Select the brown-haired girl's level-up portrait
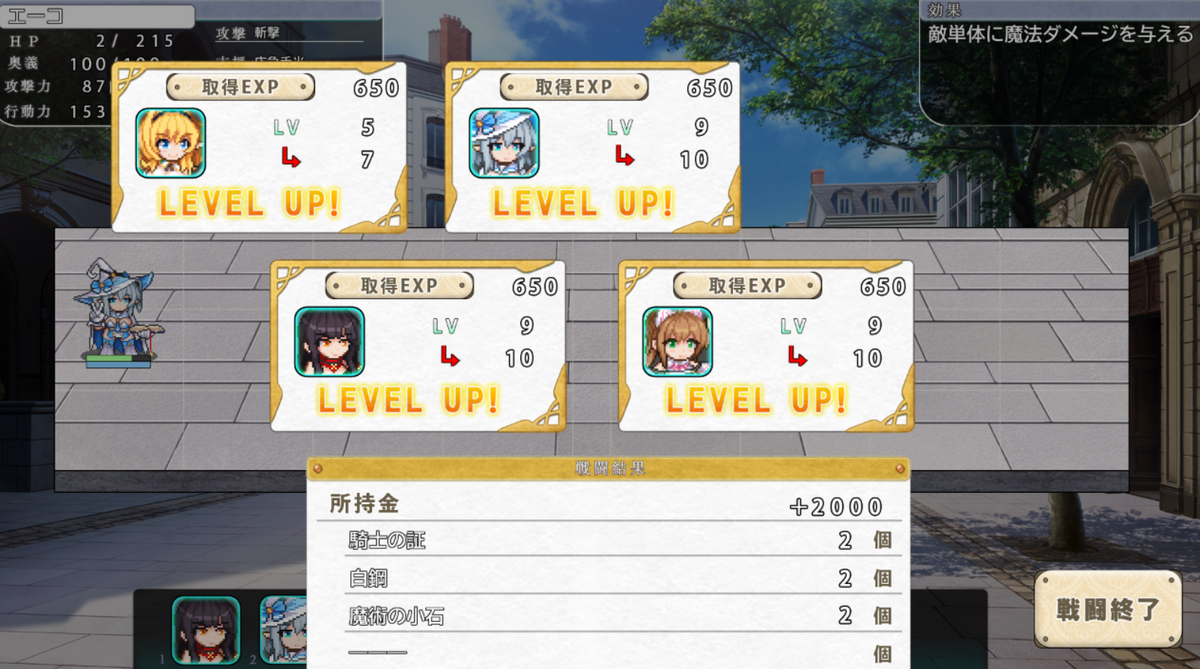Viewport: 1200px width, 669px height. (677, 341)
